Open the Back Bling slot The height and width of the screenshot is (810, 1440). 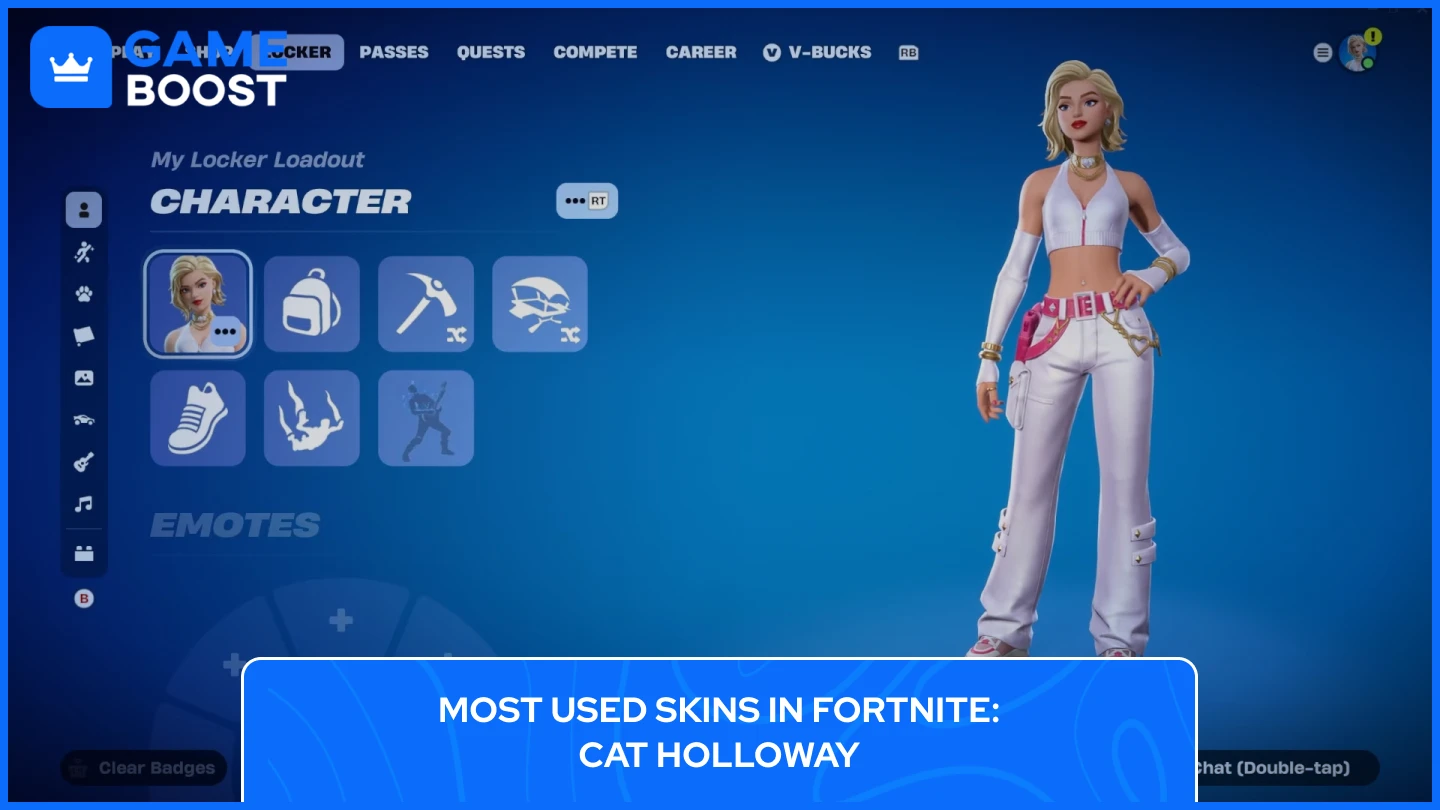tap(312, 304)
